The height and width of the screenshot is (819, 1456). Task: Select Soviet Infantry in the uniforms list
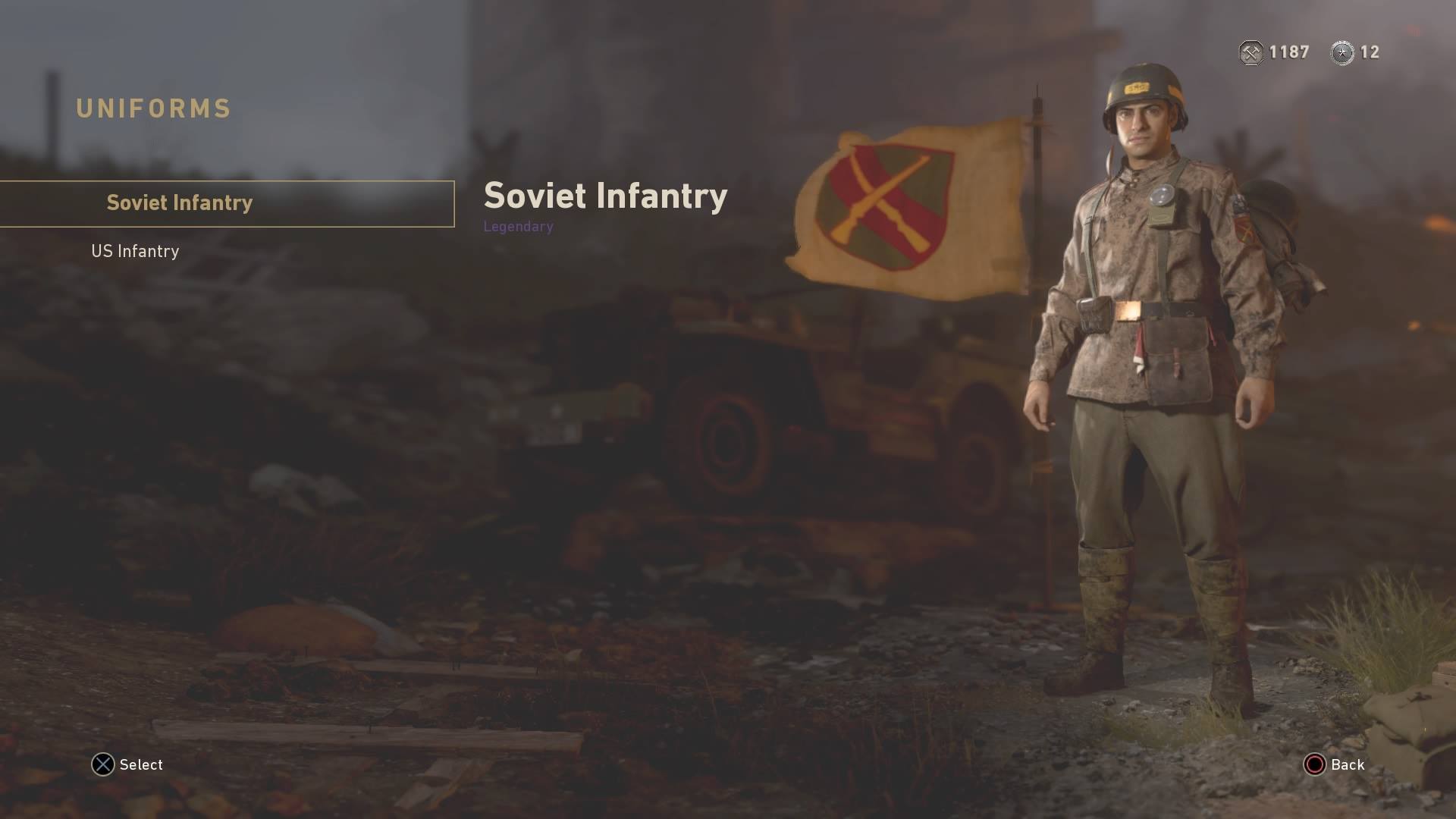coord(179,203)
